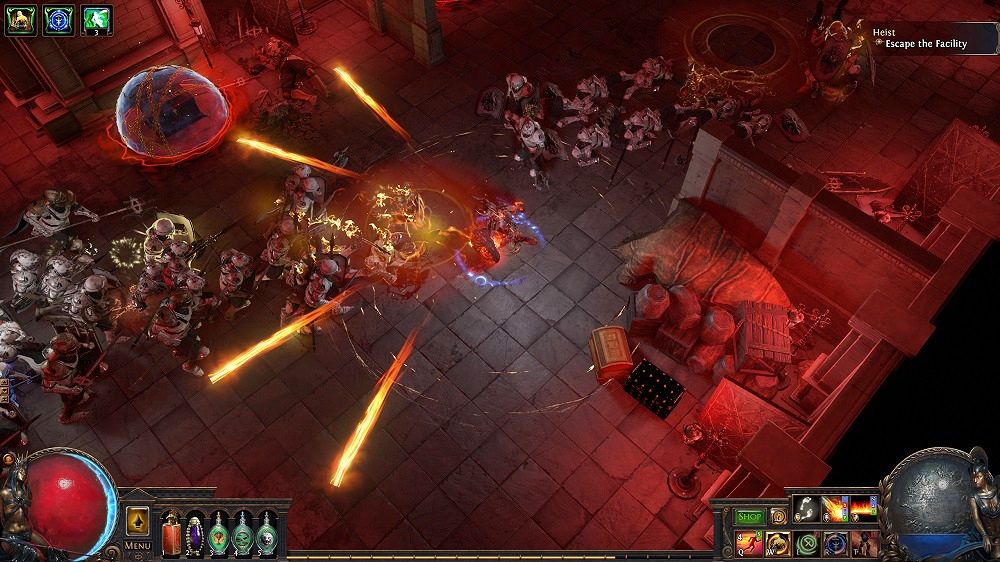Open the green Shop button
Image resolution: width=1000 pixels, height=562 pixels.
tap(749, 517)
